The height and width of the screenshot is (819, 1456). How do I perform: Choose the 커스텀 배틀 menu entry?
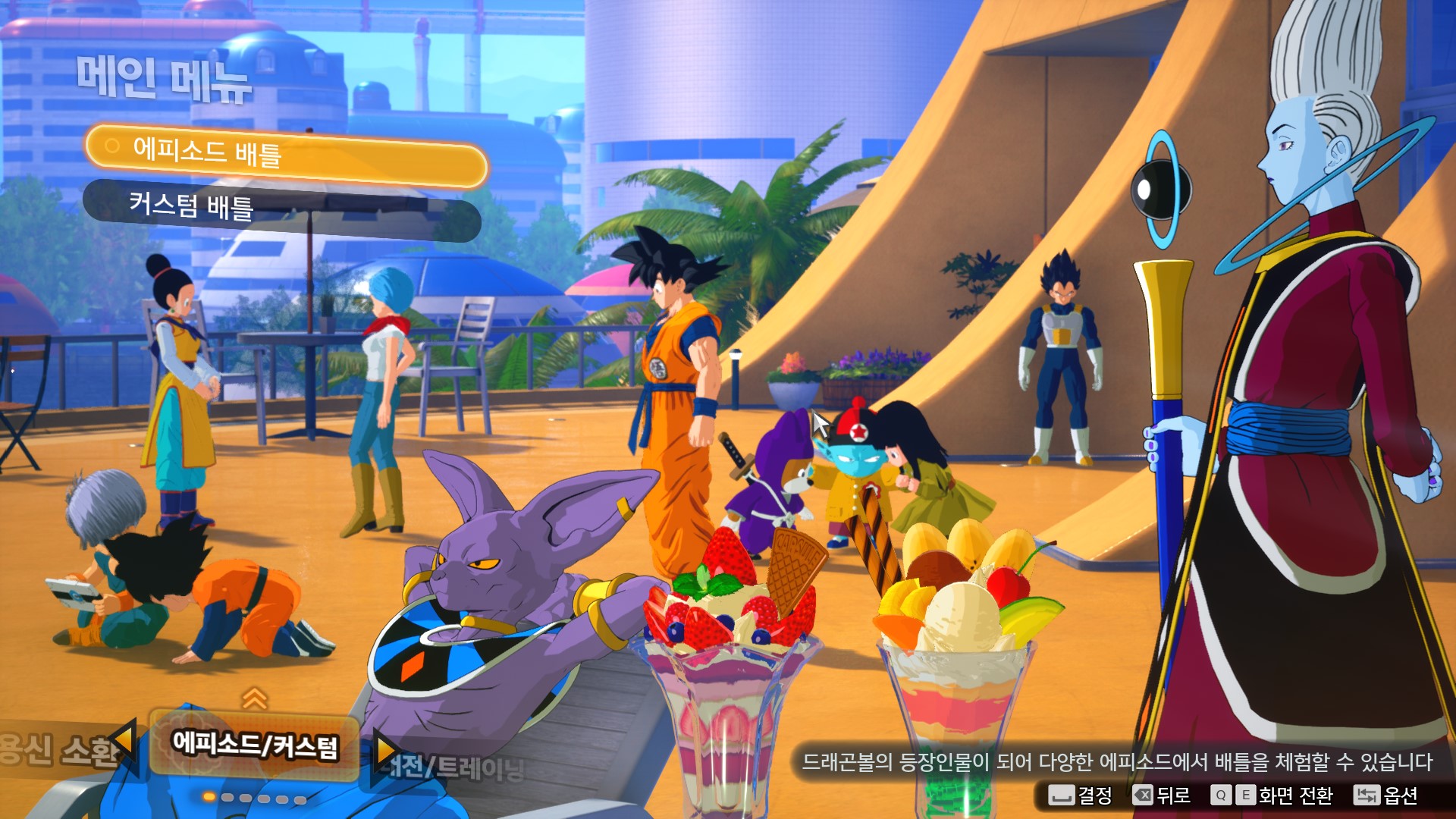pyautogui.click(x=281, y=210)
